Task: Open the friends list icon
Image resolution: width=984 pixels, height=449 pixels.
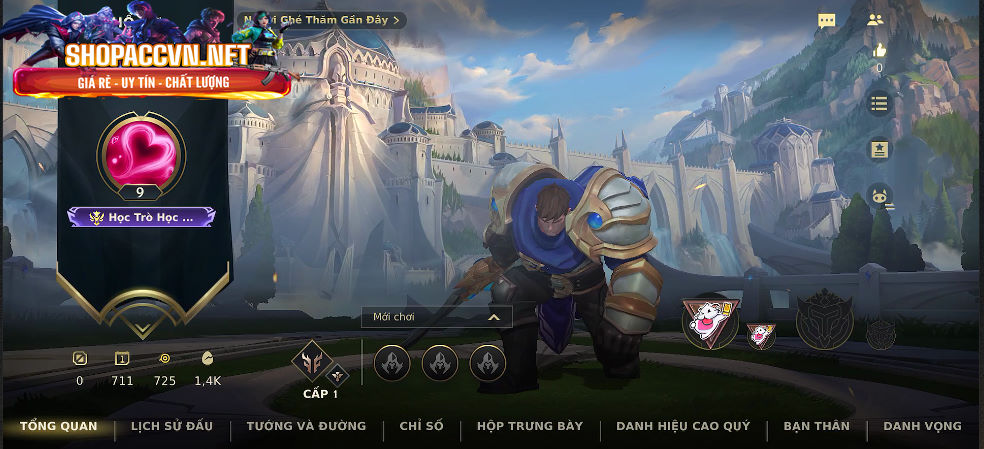Action: tap(876, 19)
